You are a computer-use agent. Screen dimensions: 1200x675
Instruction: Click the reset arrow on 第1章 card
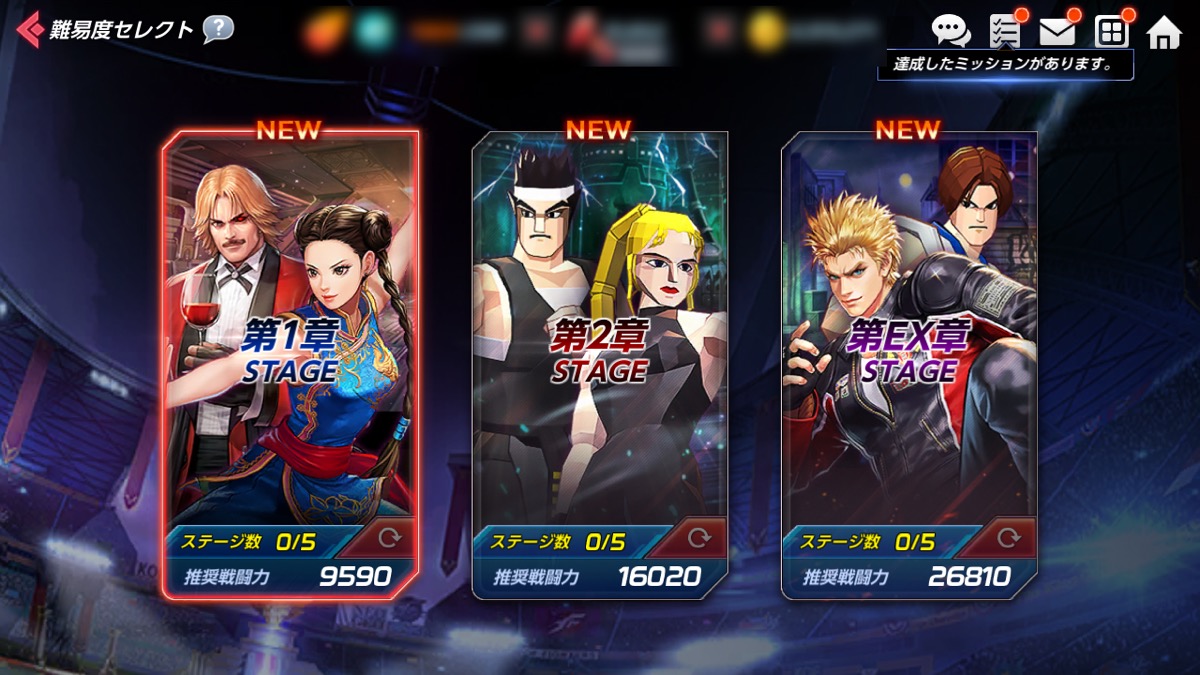[391, 539]
